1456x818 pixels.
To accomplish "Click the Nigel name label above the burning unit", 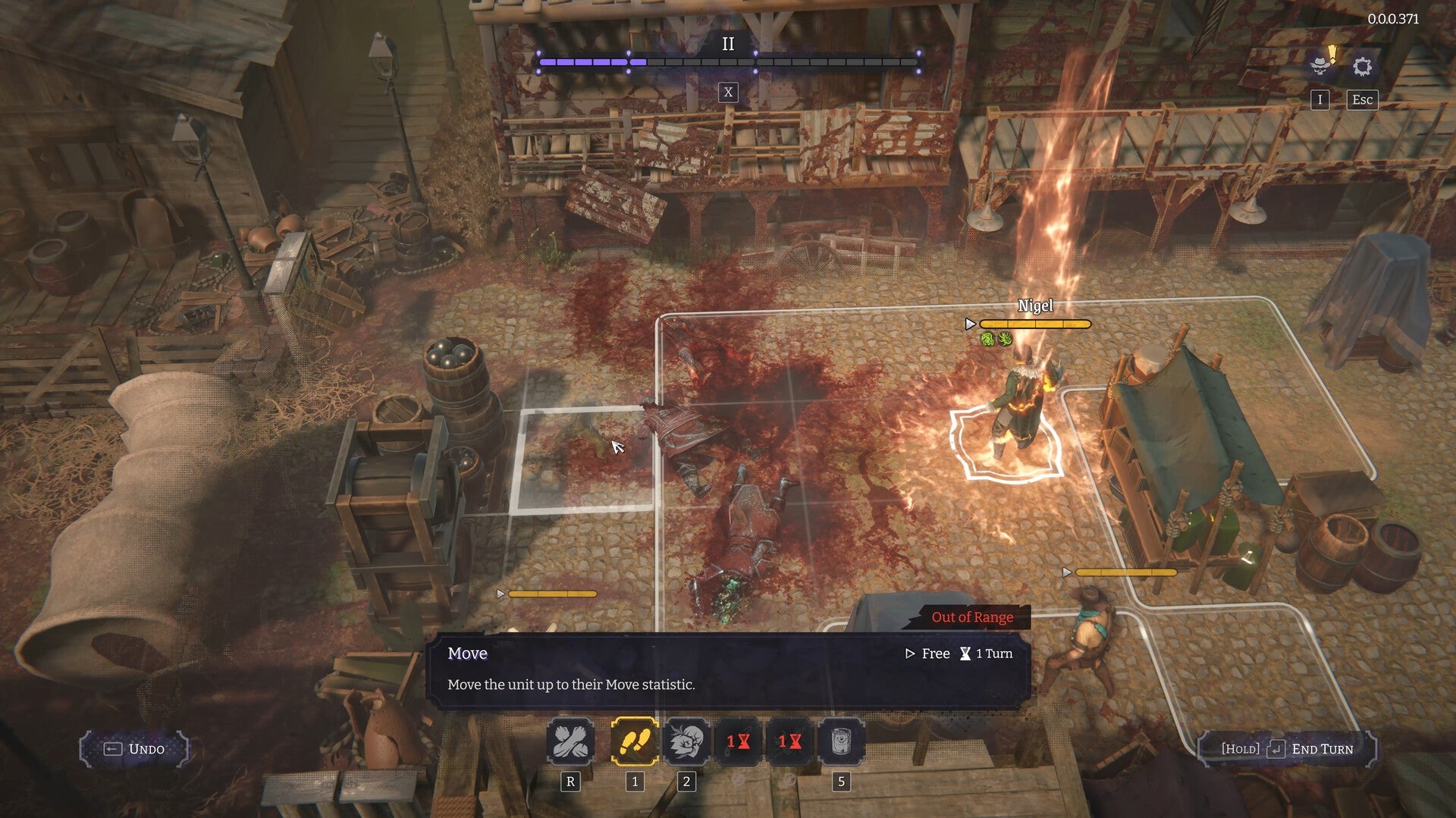I will point(1037,306).
